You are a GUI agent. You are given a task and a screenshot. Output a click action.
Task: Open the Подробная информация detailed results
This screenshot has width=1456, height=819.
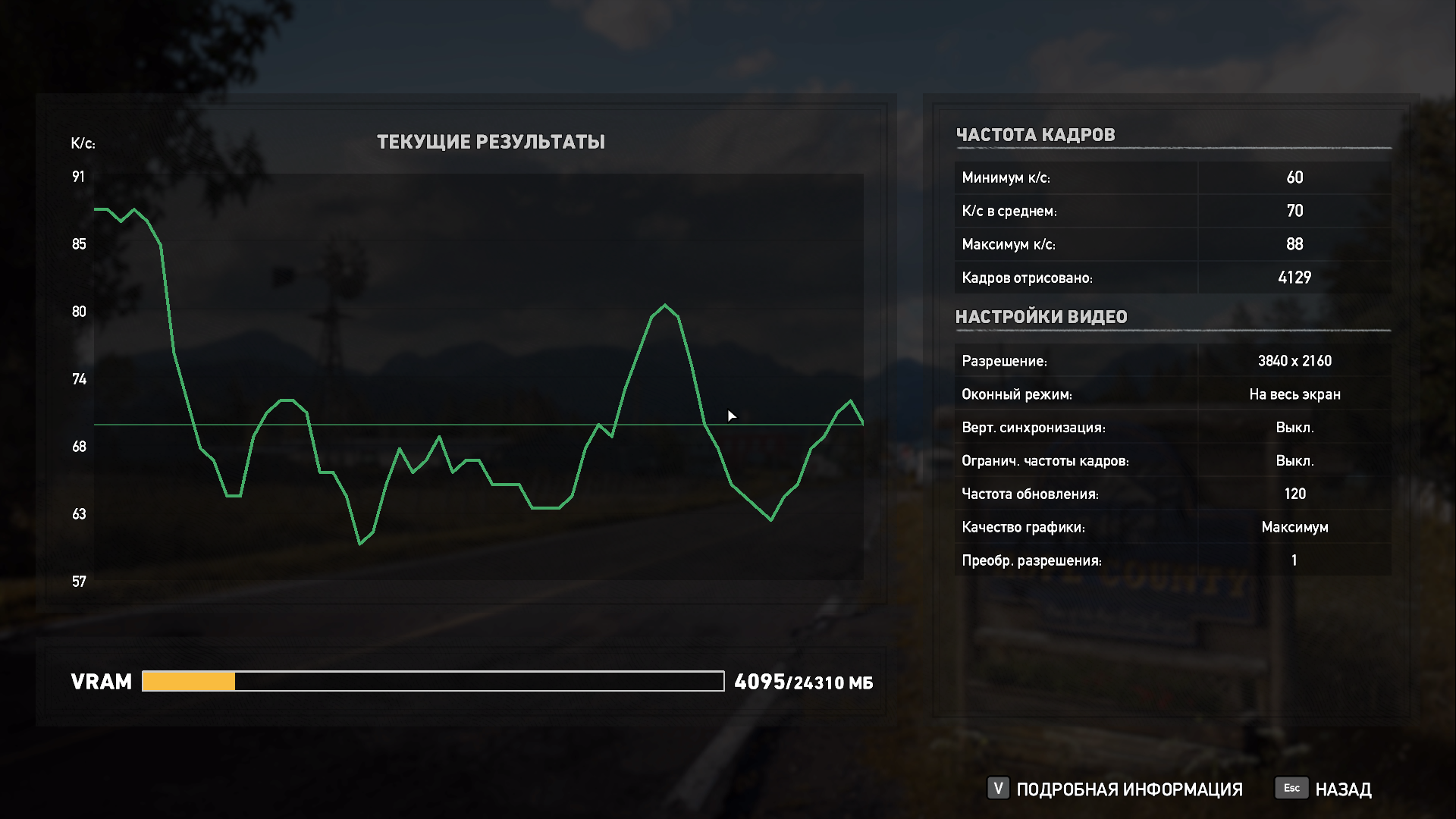pos(1116,789)
